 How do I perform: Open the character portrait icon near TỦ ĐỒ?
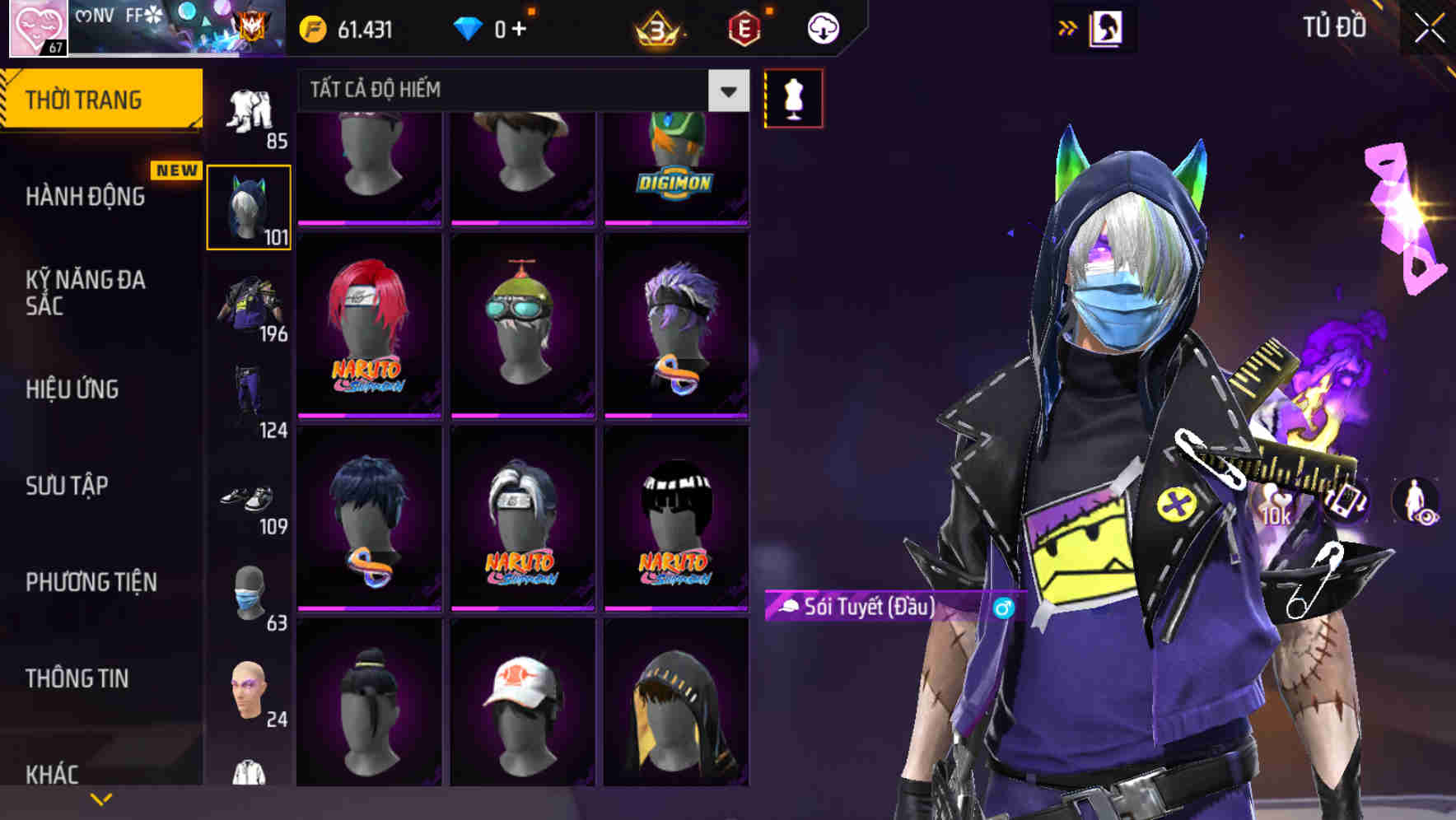tap(1107, 27)
